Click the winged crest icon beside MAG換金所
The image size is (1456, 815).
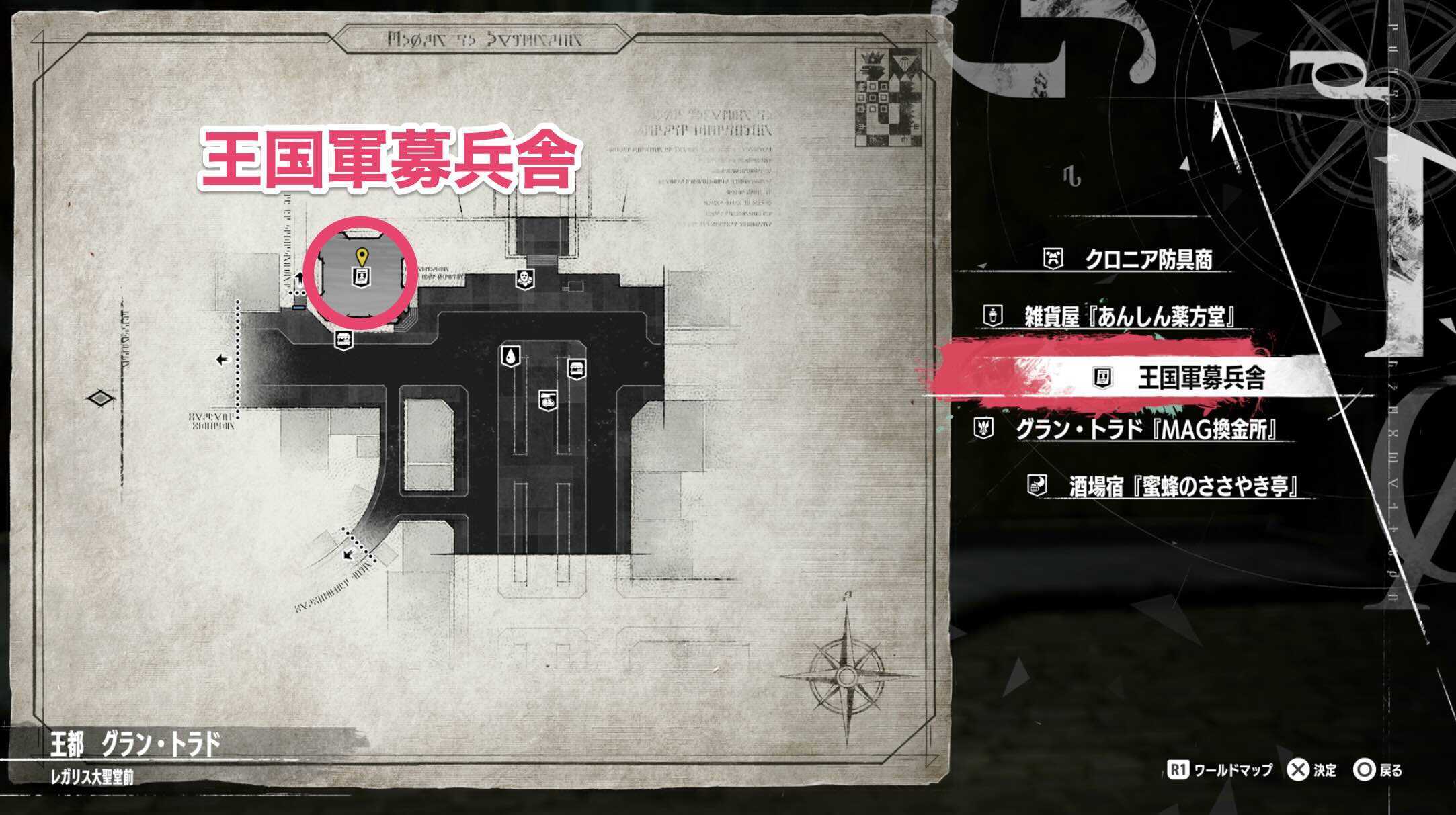pos(983,428)
